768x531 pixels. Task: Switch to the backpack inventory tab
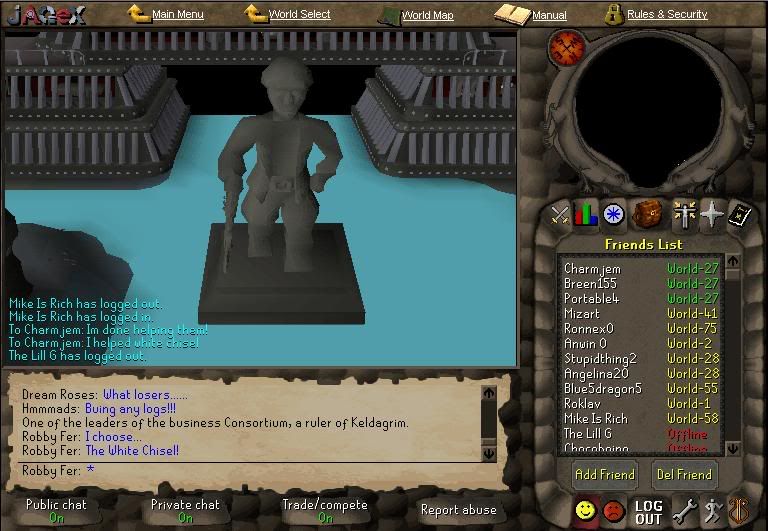click(x=649, y=214)
